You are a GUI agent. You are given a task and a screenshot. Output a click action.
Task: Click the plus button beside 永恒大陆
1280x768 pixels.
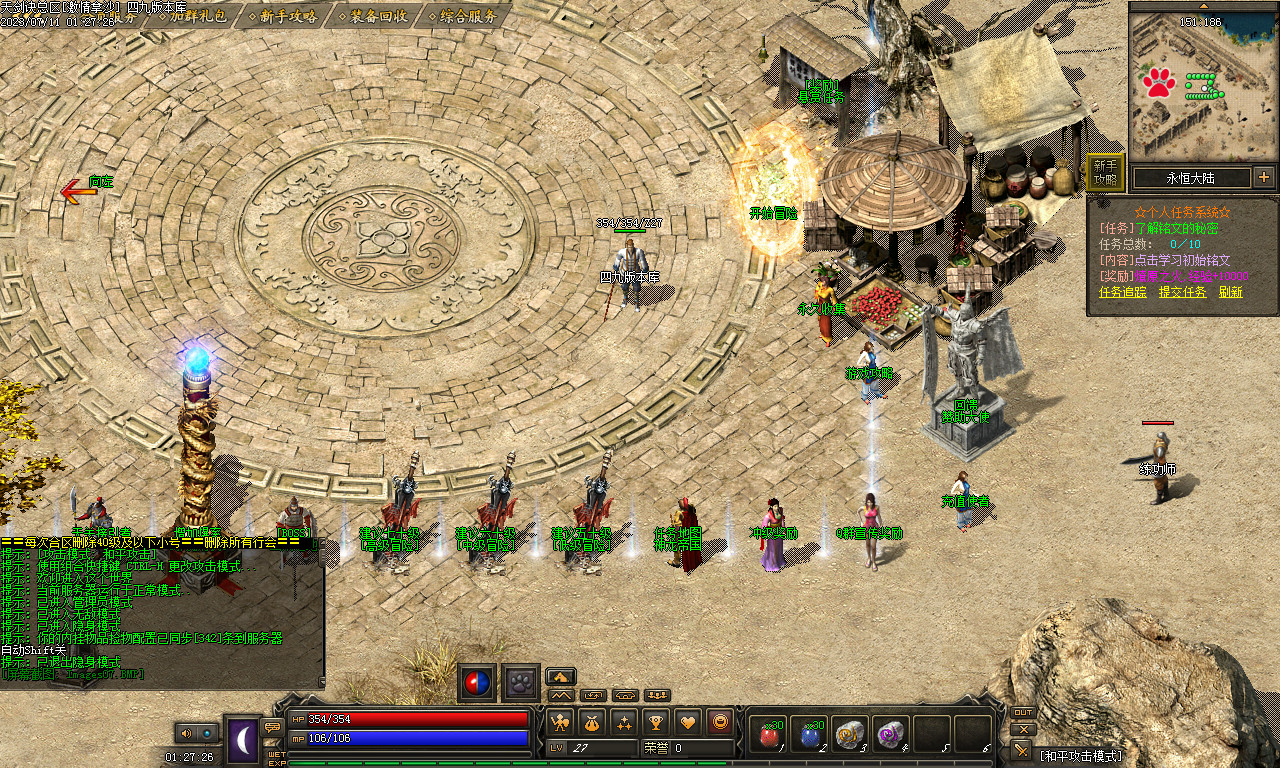pyautogui.click(x=1264, y=177)
